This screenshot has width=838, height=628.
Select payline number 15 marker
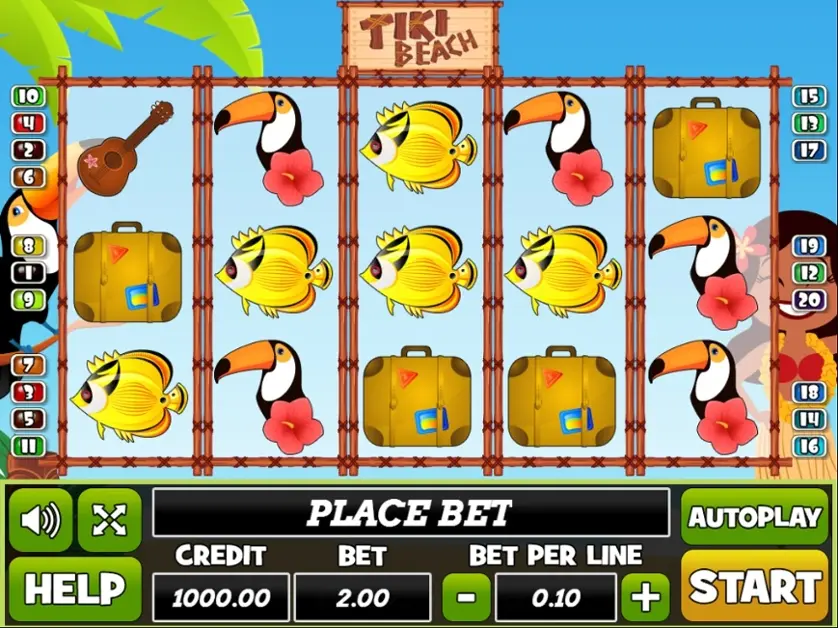click(x=808, y=97)
